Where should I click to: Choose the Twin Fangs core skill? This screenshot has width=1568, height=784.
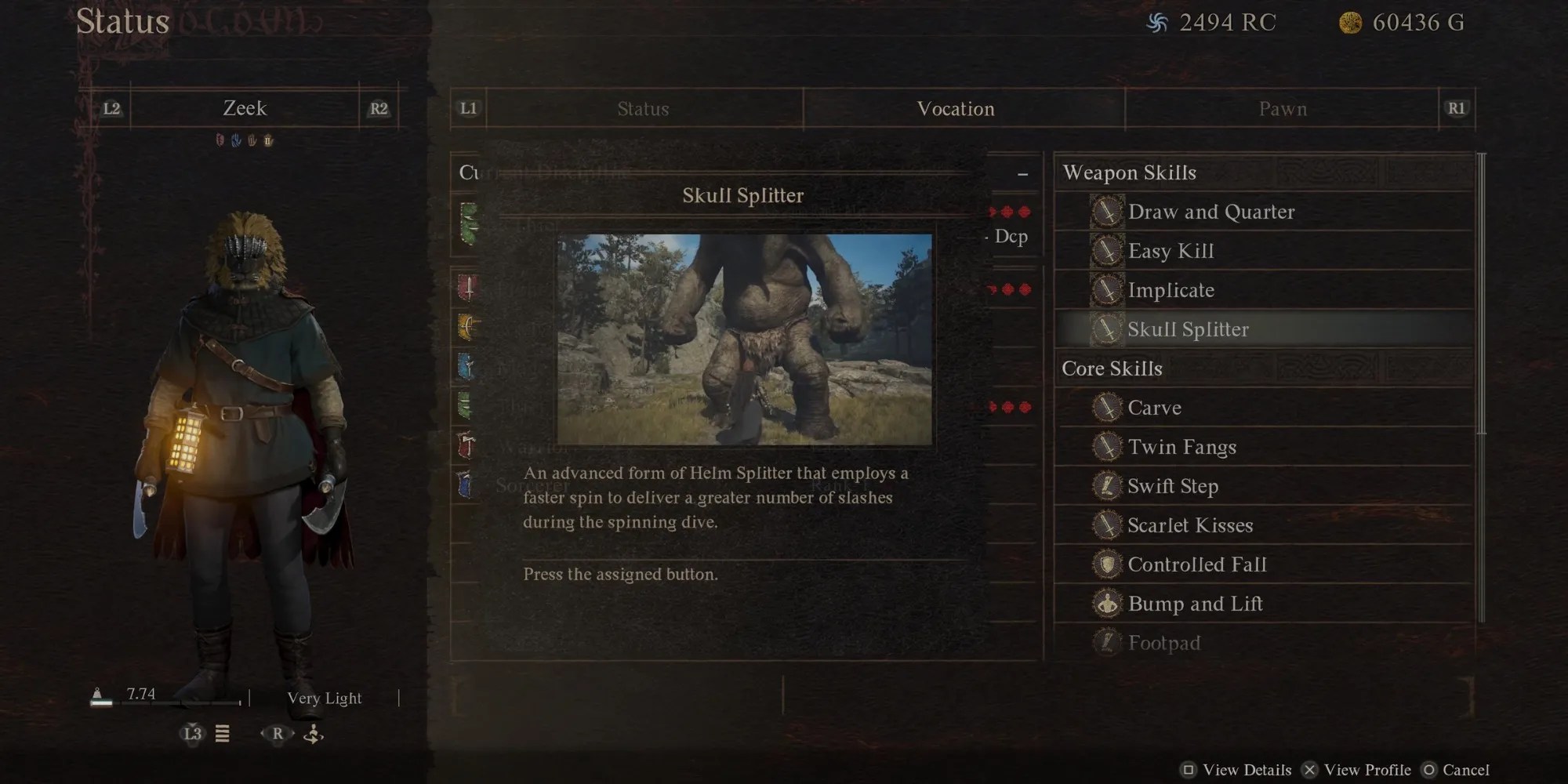(1181, 447)
